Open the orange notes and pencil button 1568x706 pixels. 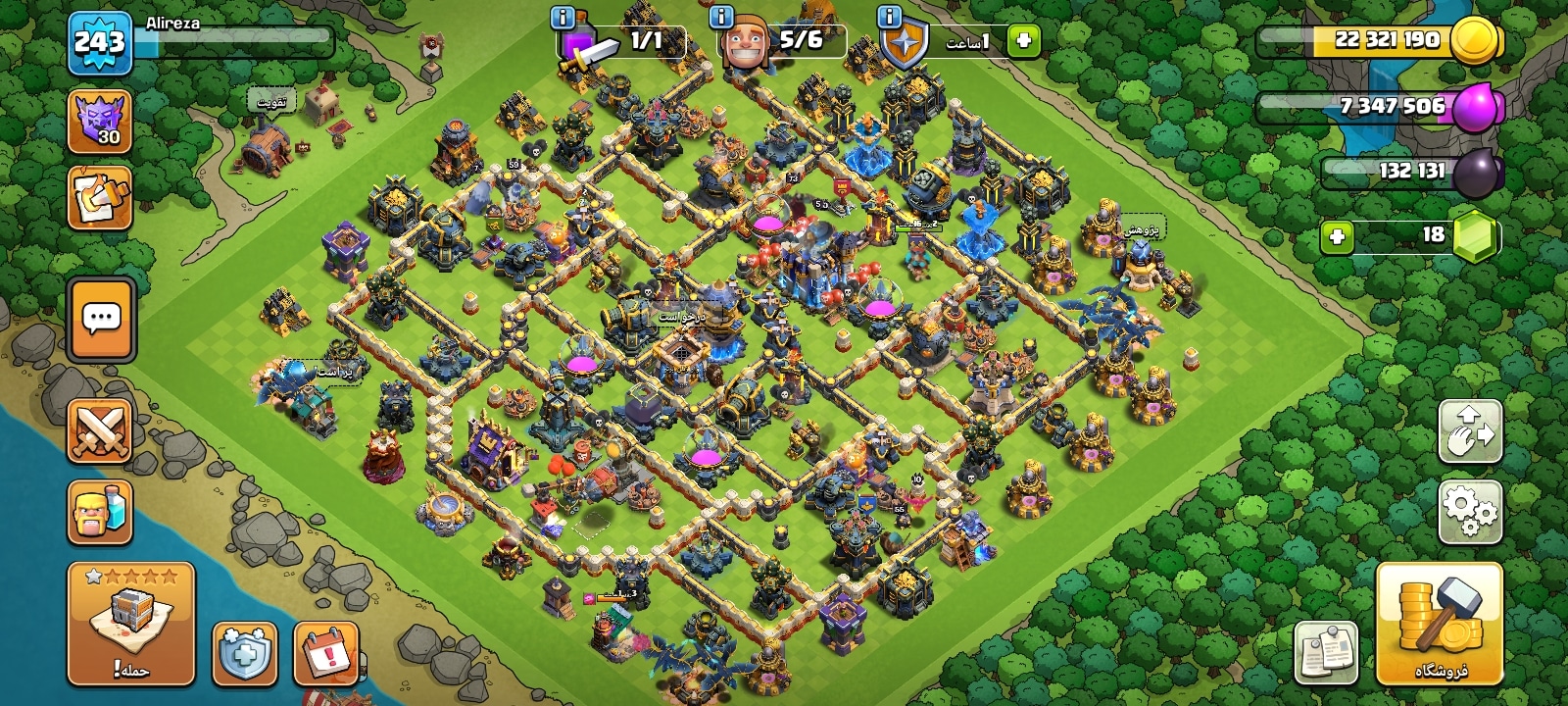tap(100, 198)
